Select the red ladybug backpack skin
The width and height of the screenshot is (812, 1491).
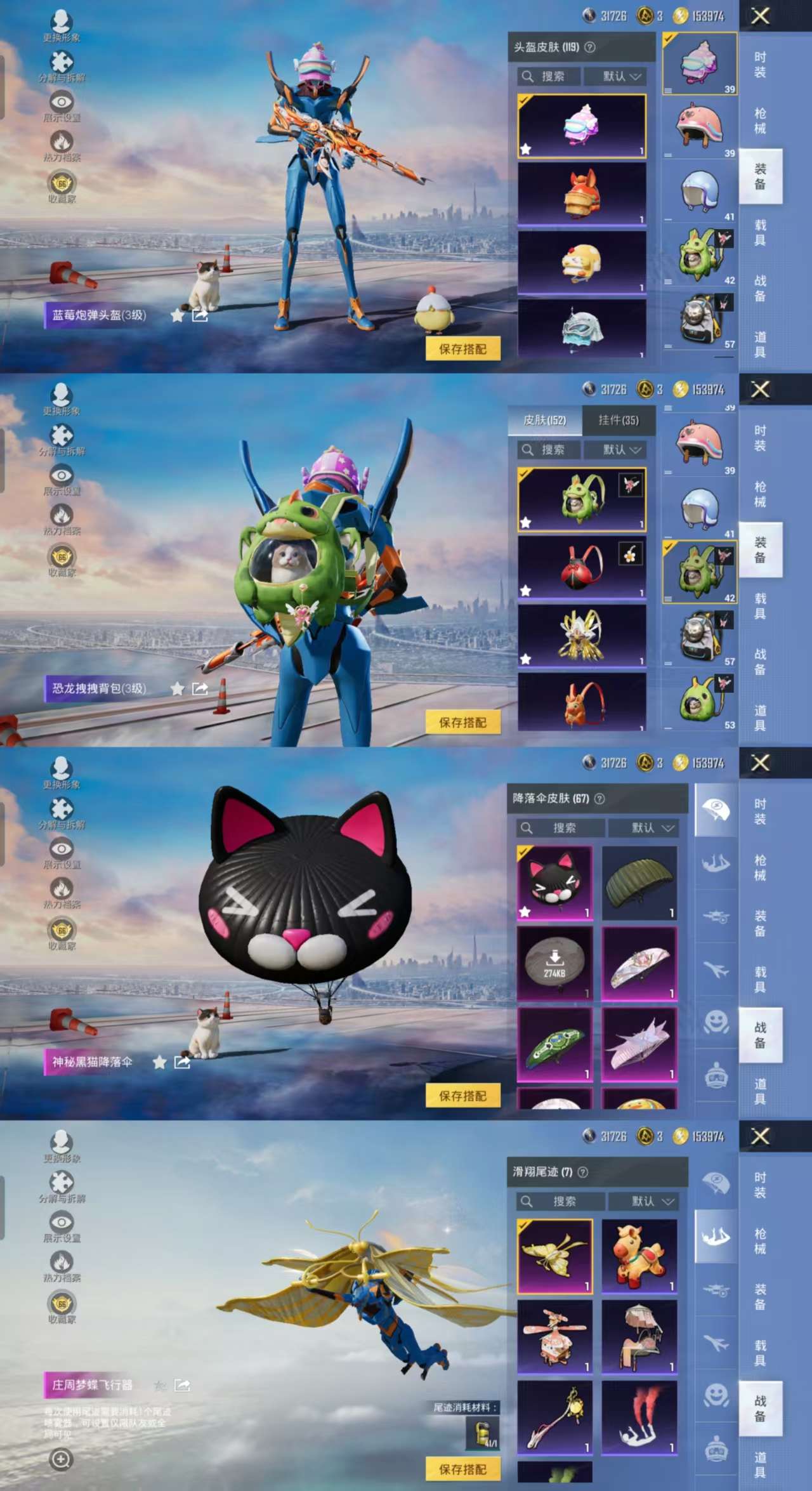click(x=582, y=567)
